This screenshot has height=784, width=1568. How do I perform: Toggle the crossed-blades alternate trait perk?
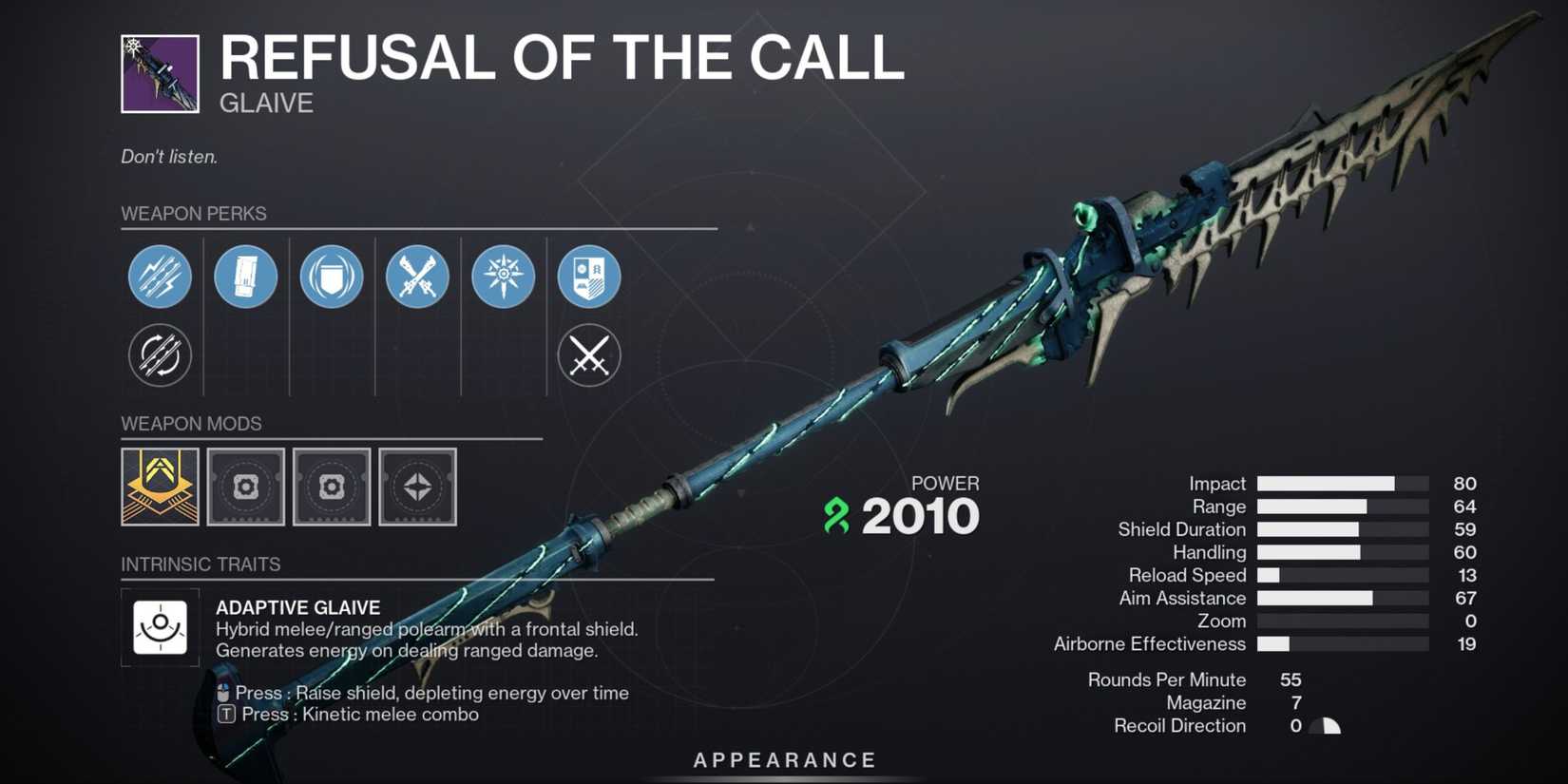pos(589,355)
